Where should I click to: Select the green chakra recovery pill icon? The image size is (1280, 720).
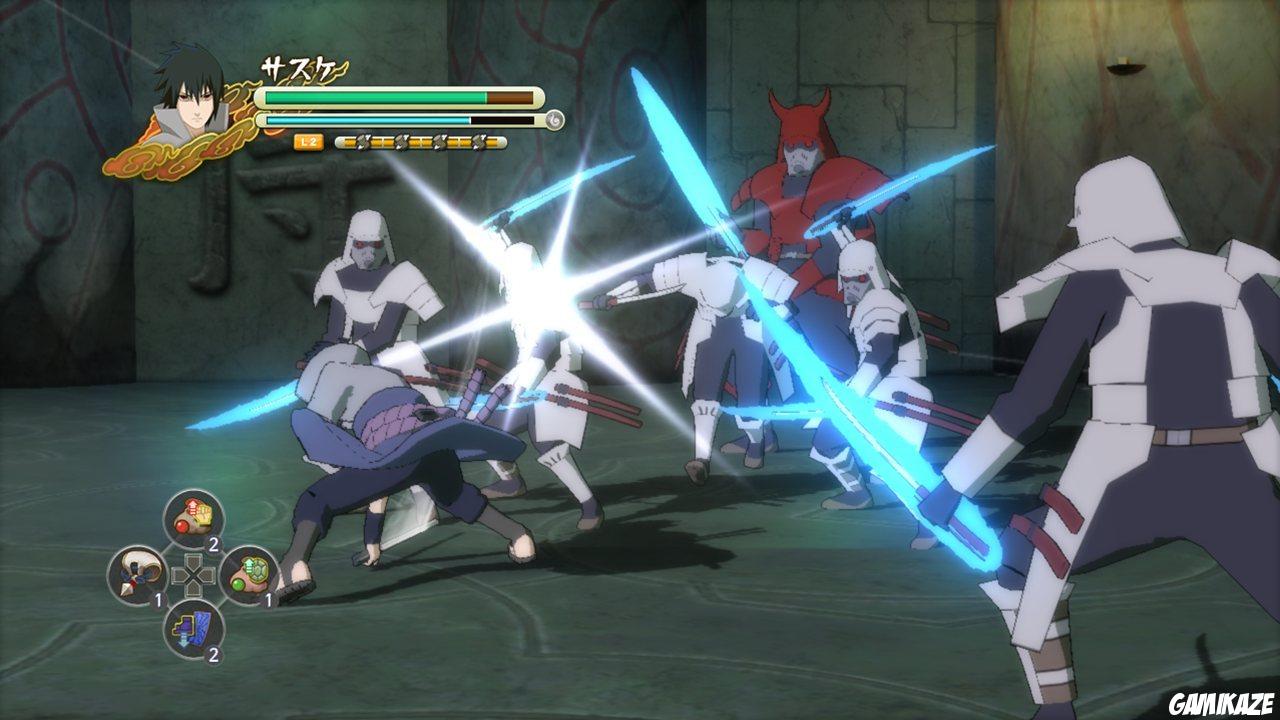click(x=251, y=574)
